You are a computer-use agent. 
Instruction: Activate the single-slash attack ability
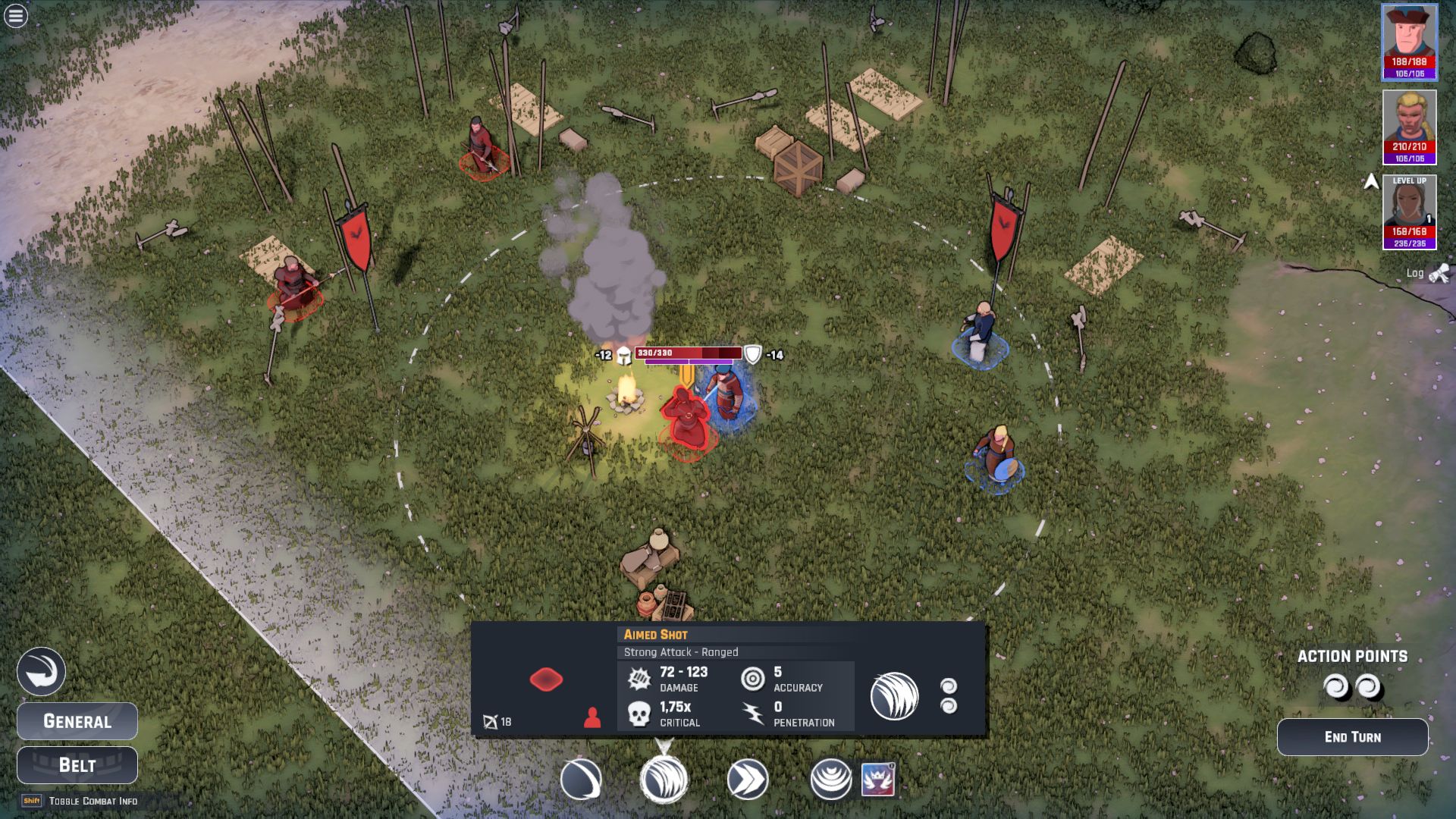581,780
